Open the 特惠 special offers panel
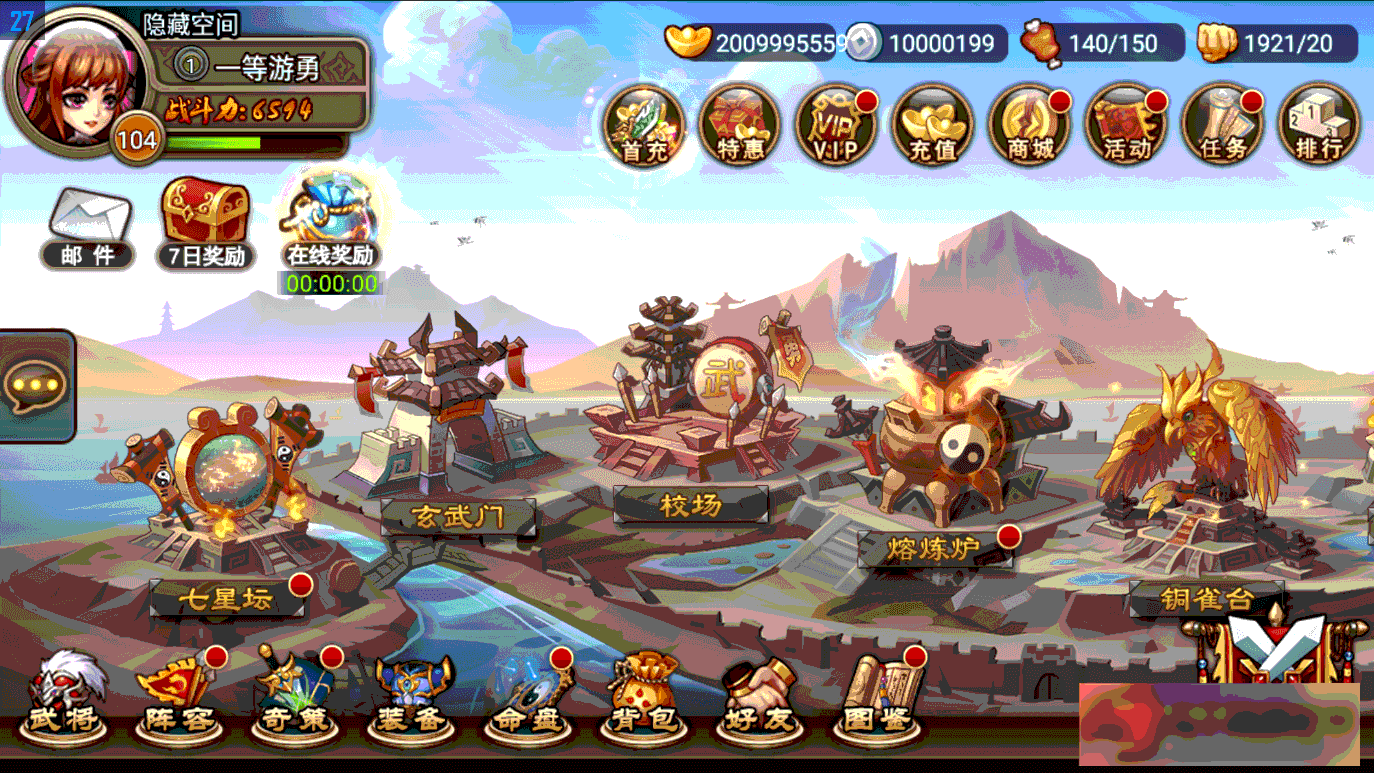 coord(741,125)
